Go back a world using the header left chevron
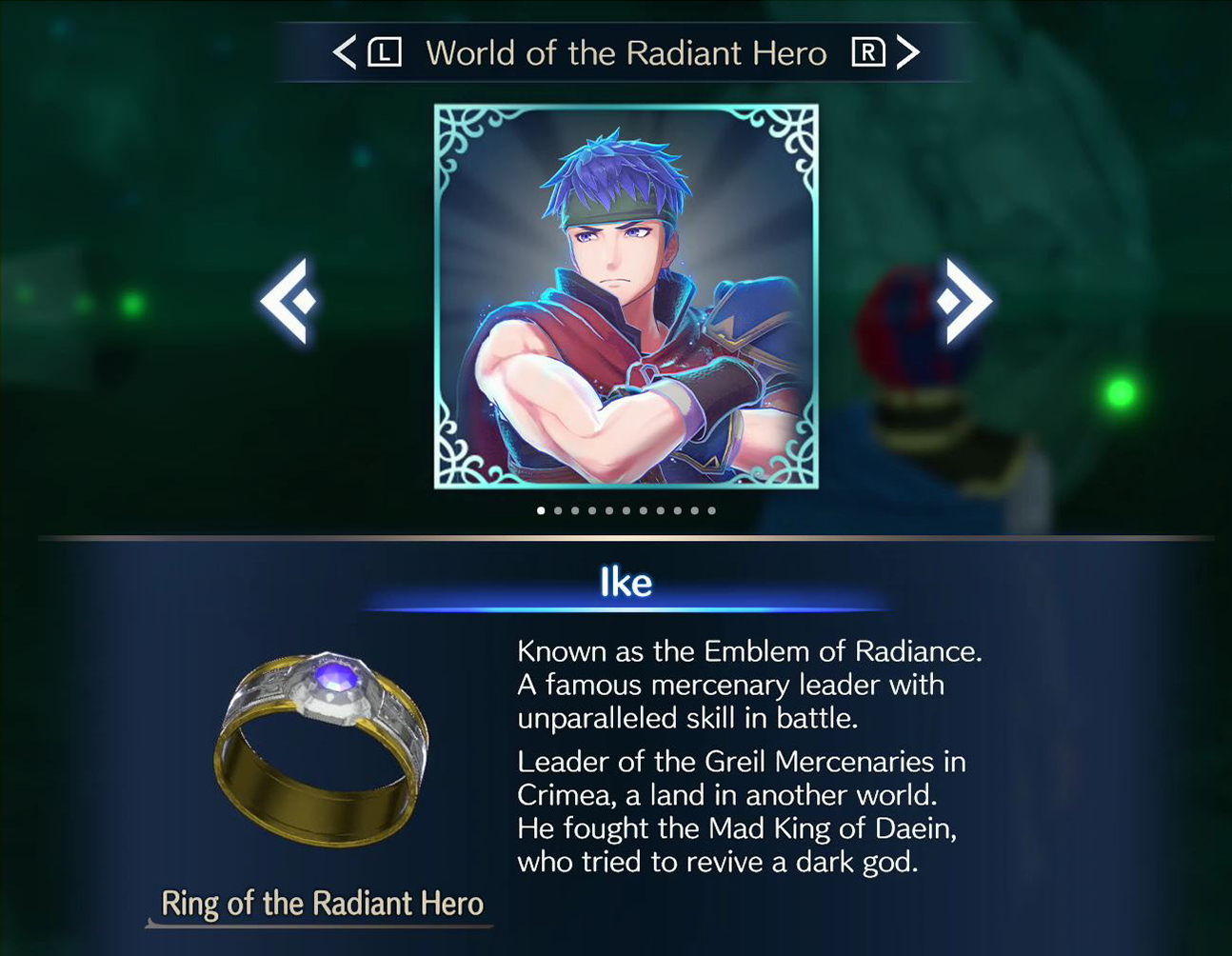The width and height of the screenshot is (1232, 956). [346, 53]
